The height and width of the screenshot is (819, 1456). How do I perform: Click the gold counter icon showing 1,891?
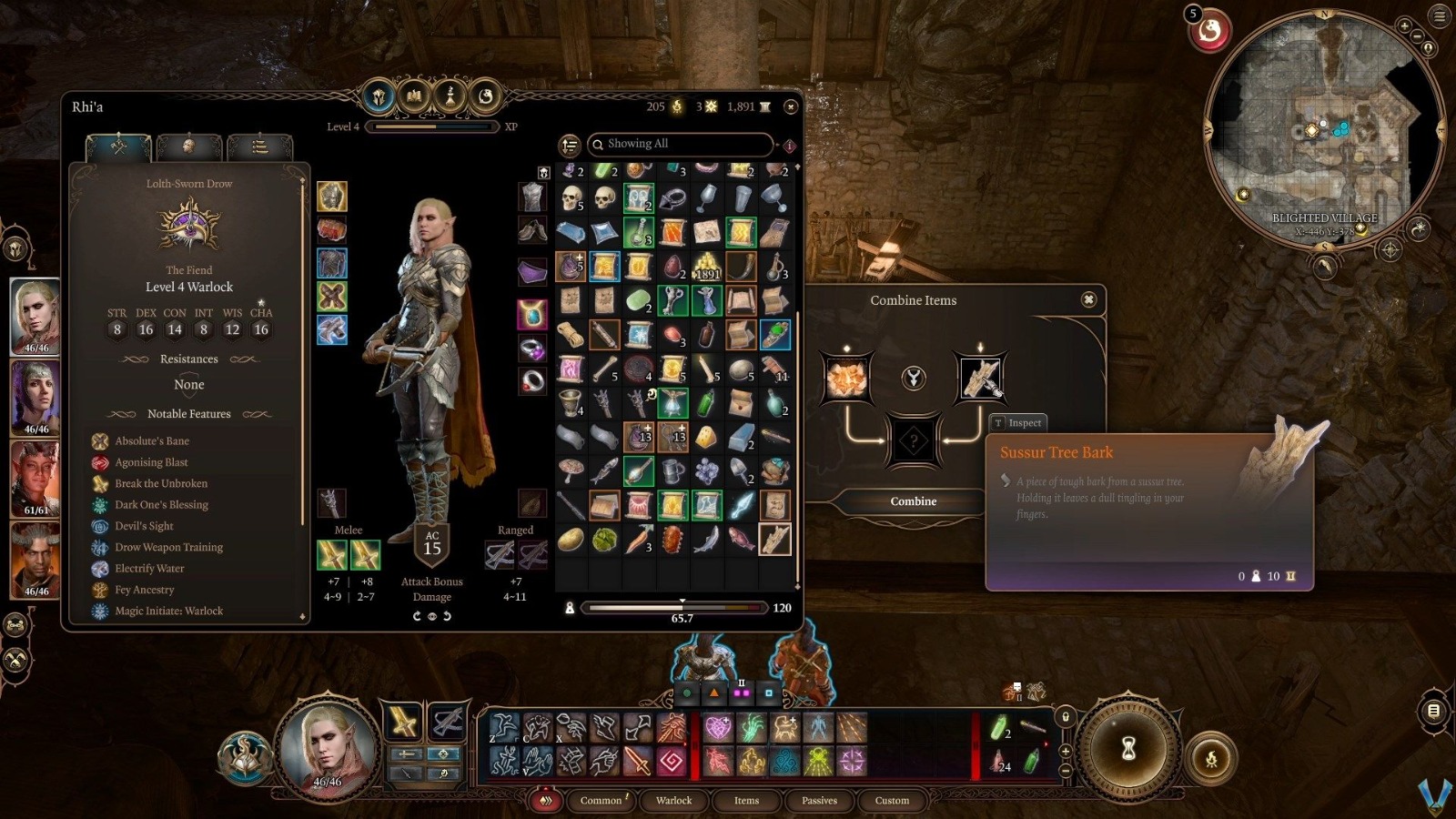763,106
